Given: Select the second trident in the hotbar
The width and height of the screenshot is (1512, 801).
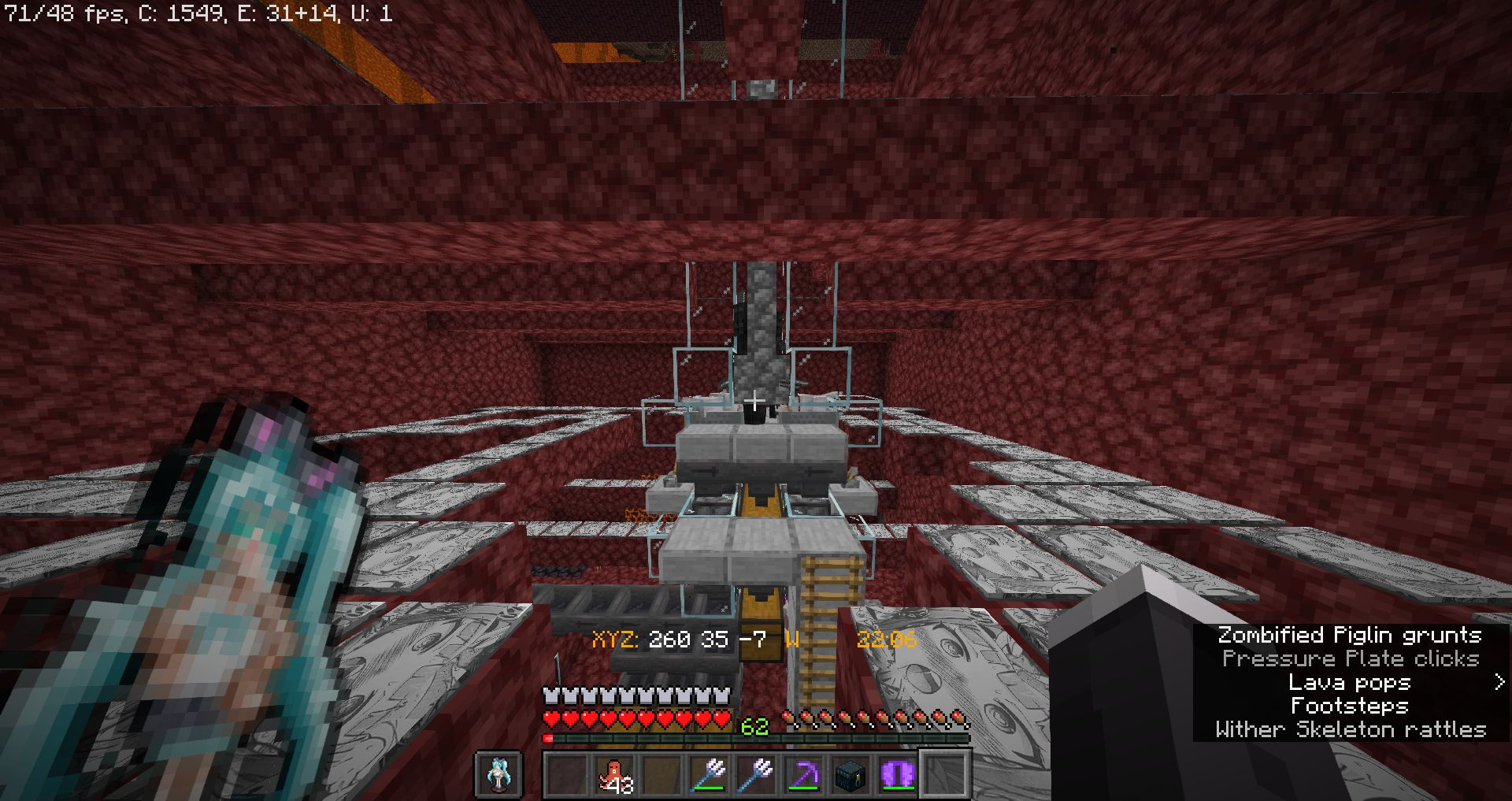Looking at the screenshot, I should (x=754, y=774).
